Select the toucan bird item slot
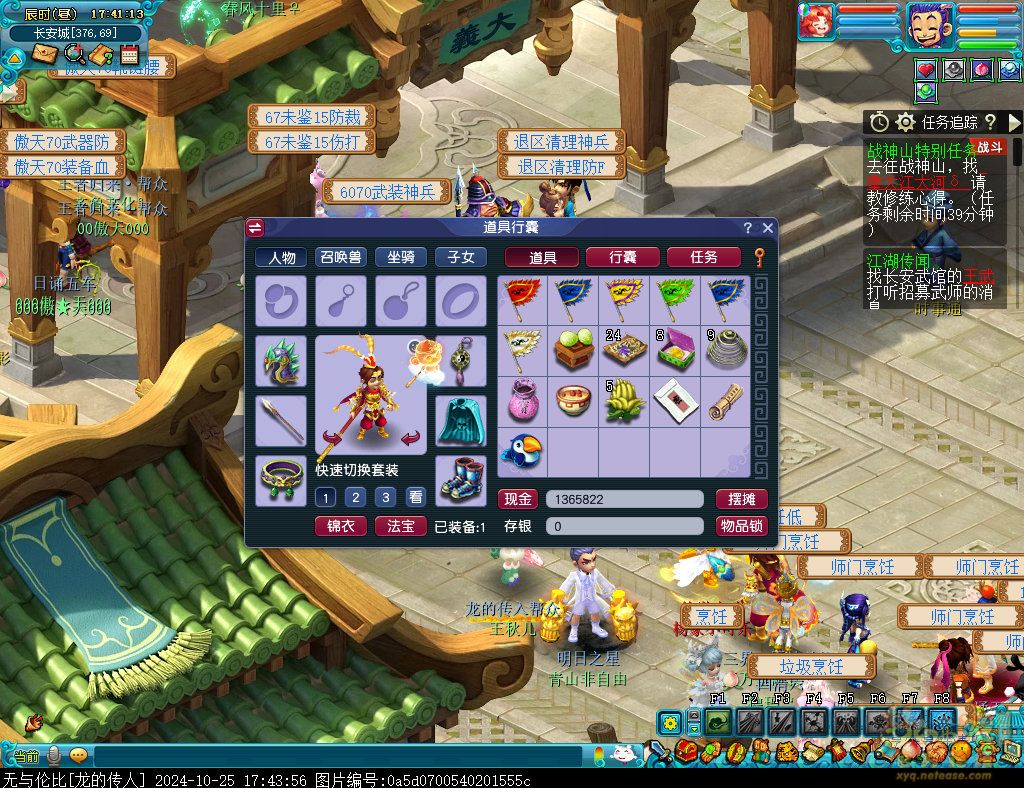Viewport: 1024px width, 788px height. pos(522,451)
